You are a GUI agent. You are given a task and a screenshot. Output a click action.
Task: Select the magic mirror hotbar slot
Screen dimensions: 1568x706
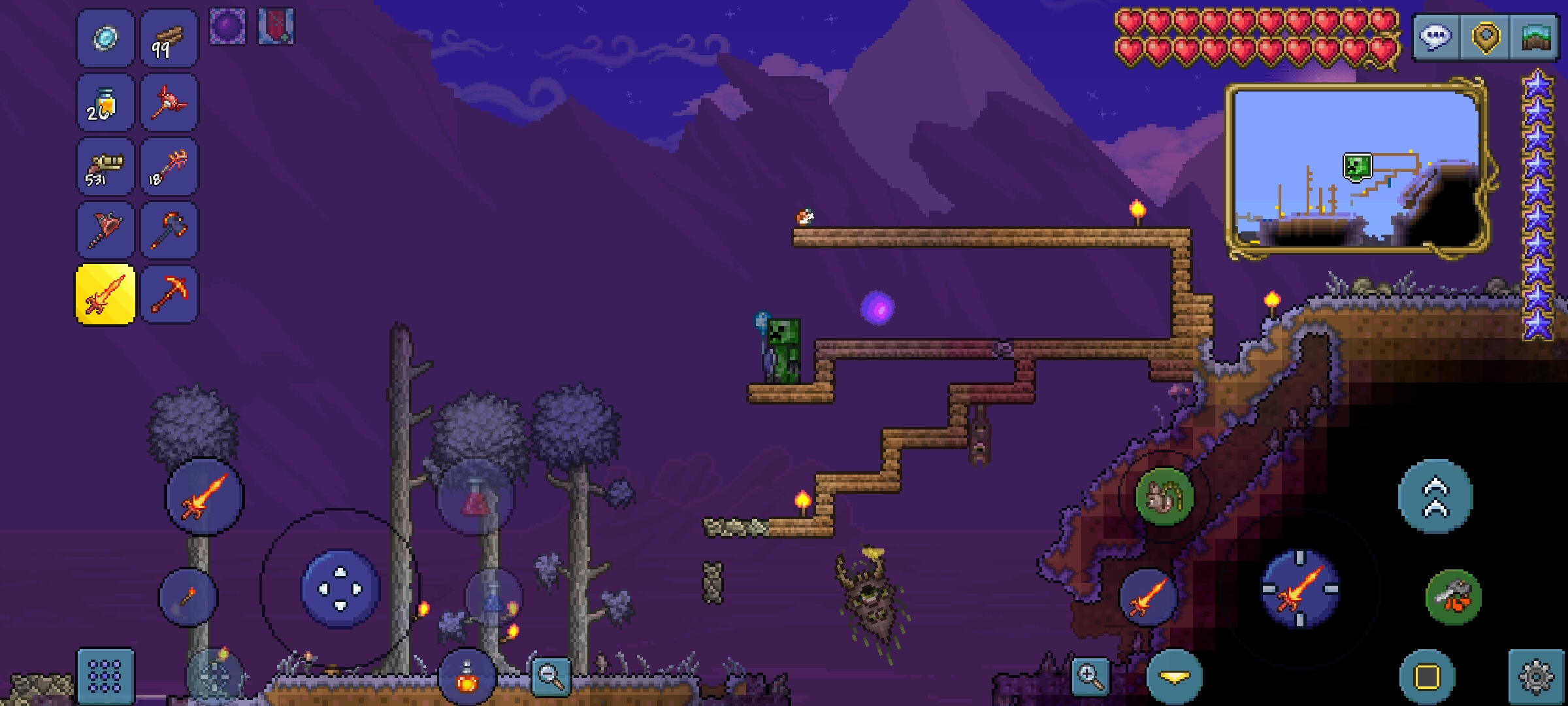(x=105, y=38)
